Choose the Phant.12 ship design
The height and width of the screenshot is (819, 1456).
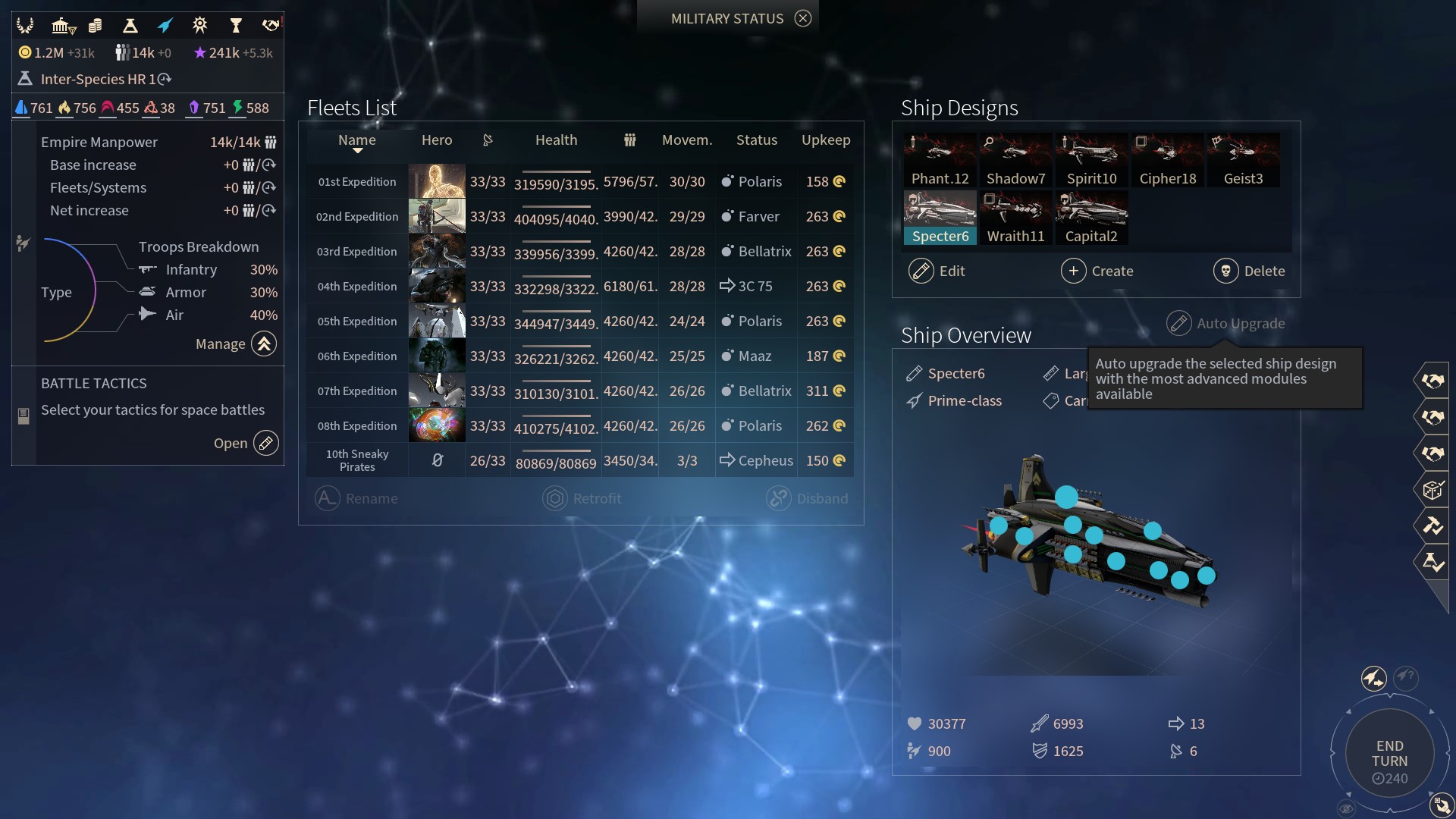940,161
